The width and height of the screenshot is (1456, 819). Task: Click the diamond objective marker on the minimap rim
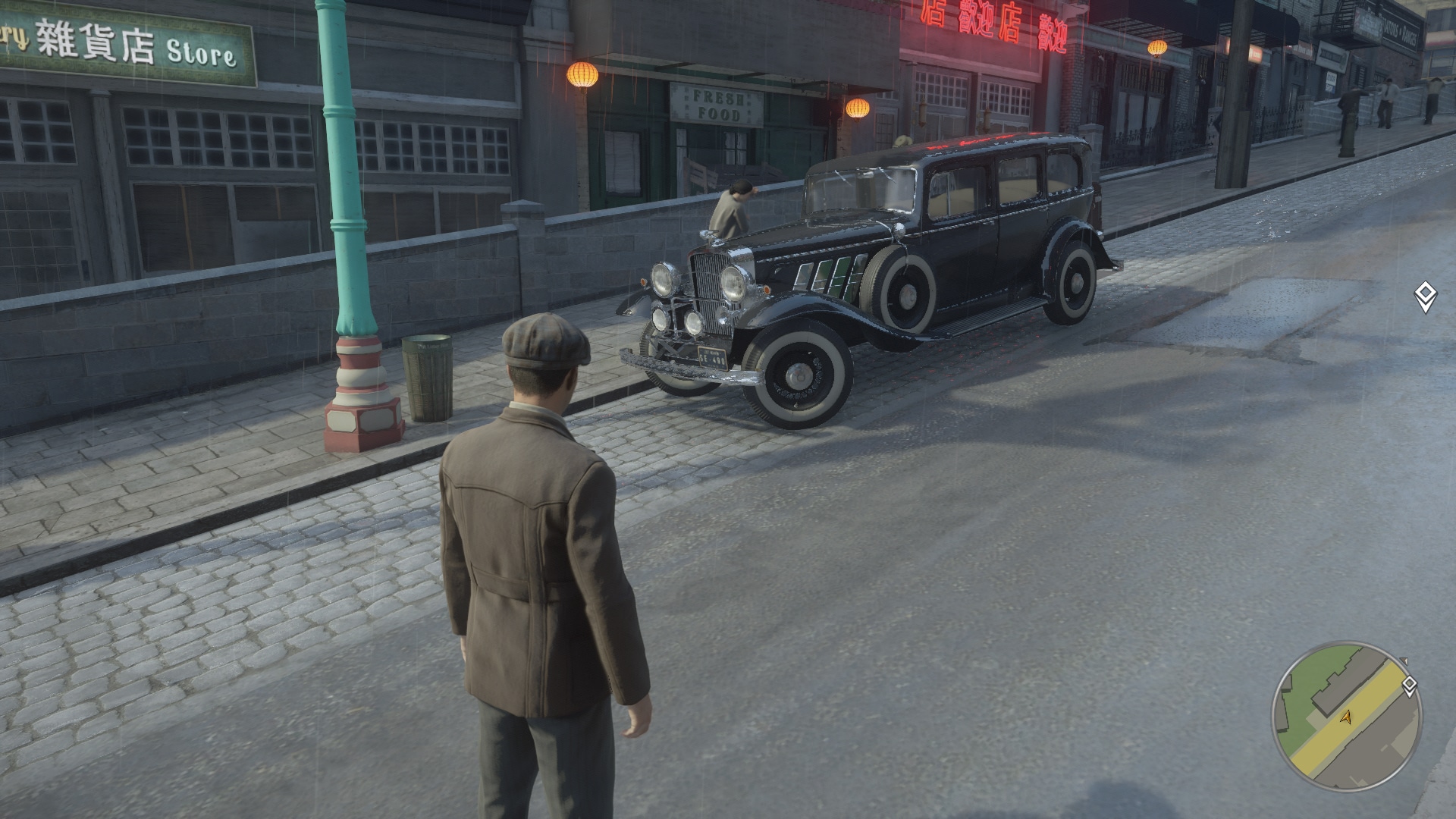click(x=1409, y=686)
